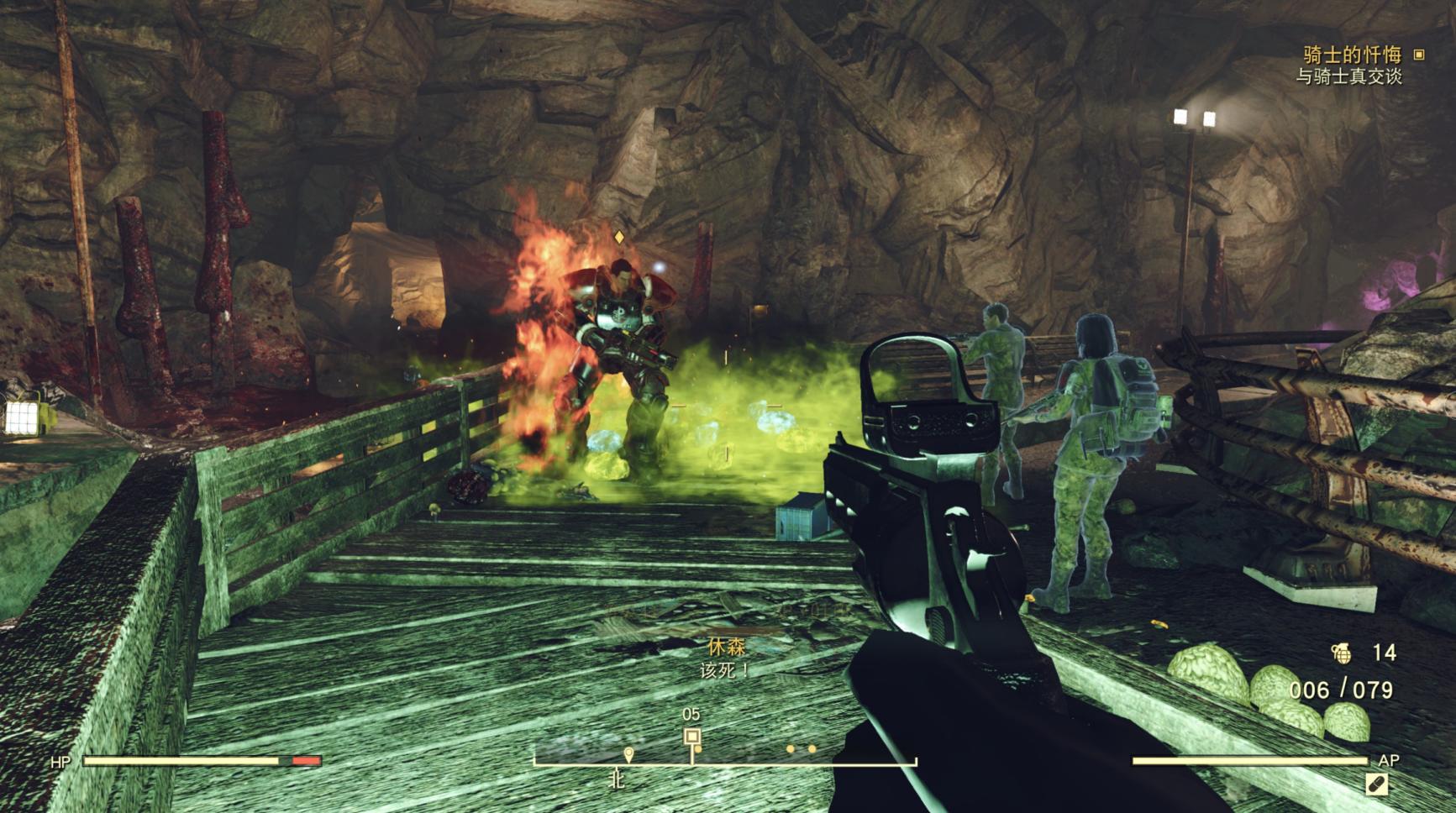
Task: Select the grenade icon next to 14
Action: tap(1341, 652)
